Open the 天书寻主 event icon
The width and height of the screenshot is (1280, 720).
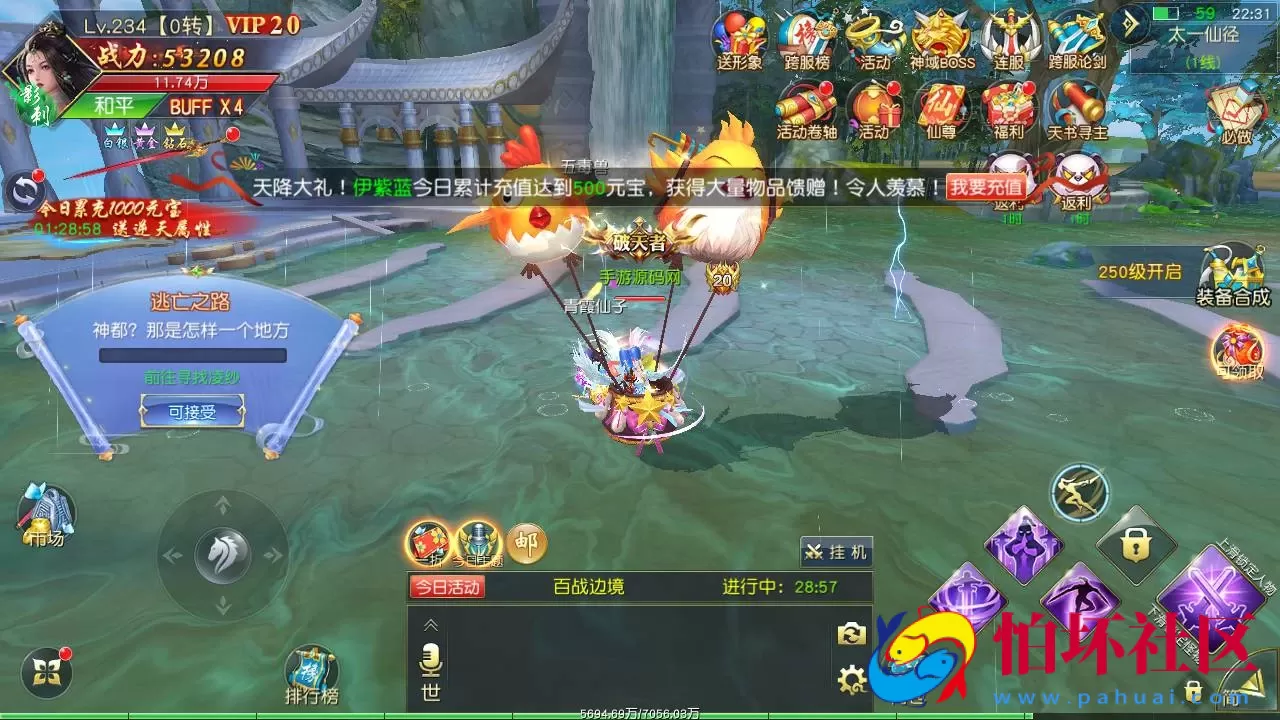pos(1077,109)
